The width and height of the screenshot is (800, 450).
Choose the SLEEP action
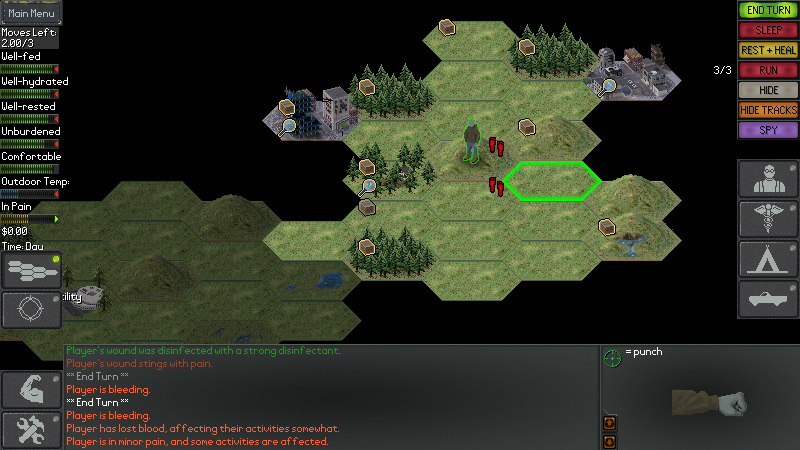coord(768,30)
